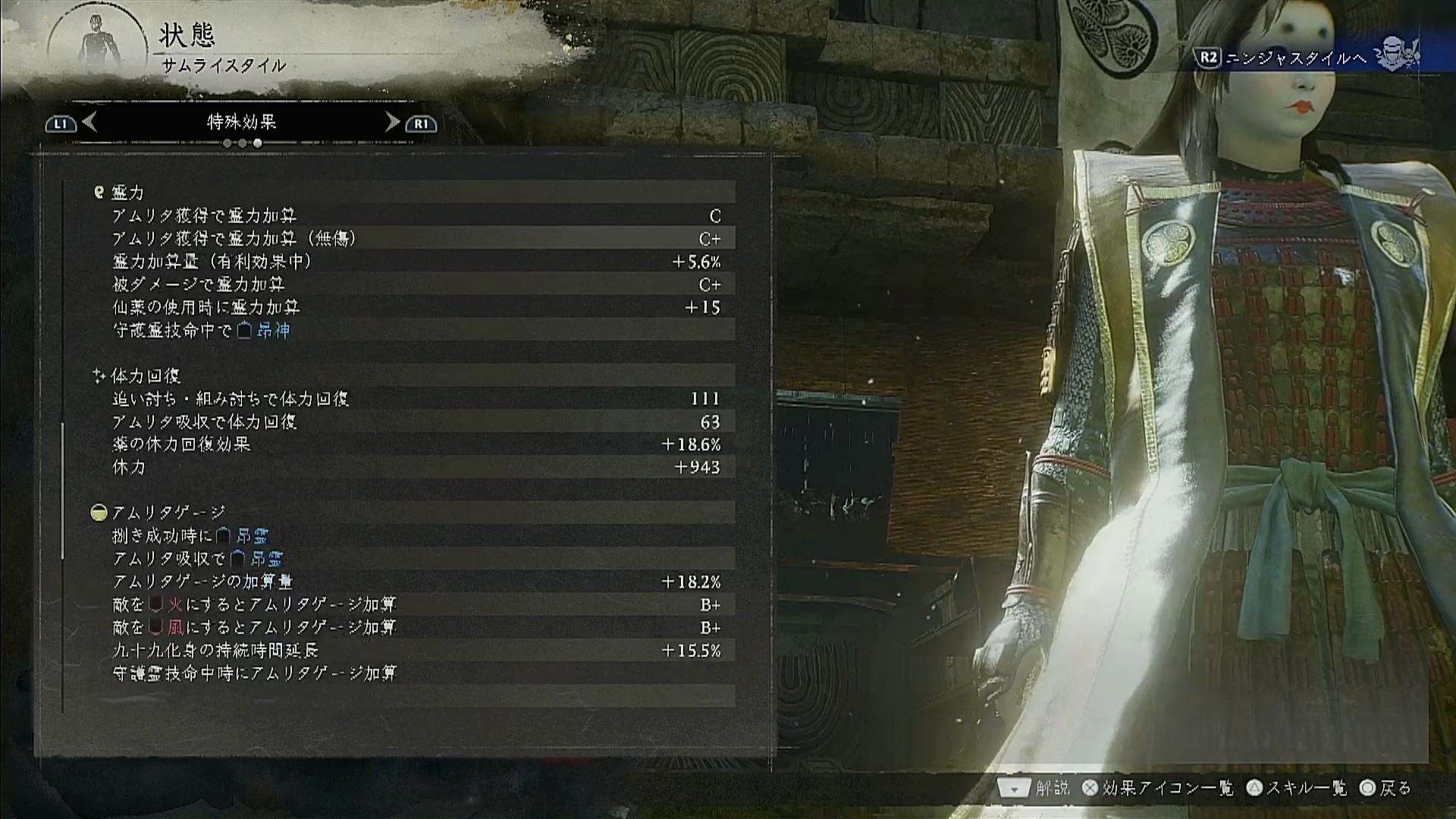
Task: Go to the next status page arrow
Action: tap(392, 122)
